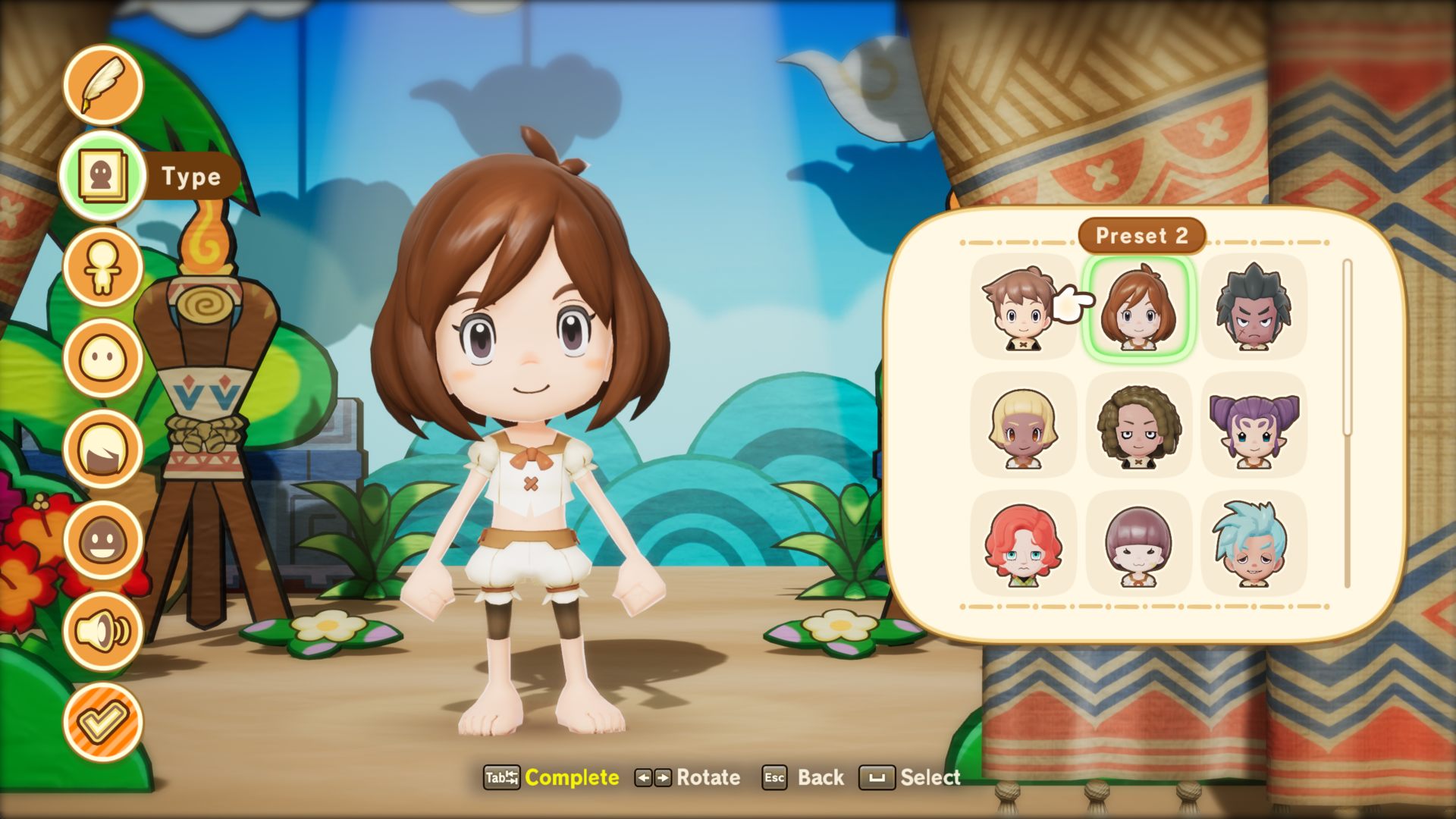Open the feather quill name category
Image resolution: width=1456 pixels, height=819 pixels.
tap(103, 85)
